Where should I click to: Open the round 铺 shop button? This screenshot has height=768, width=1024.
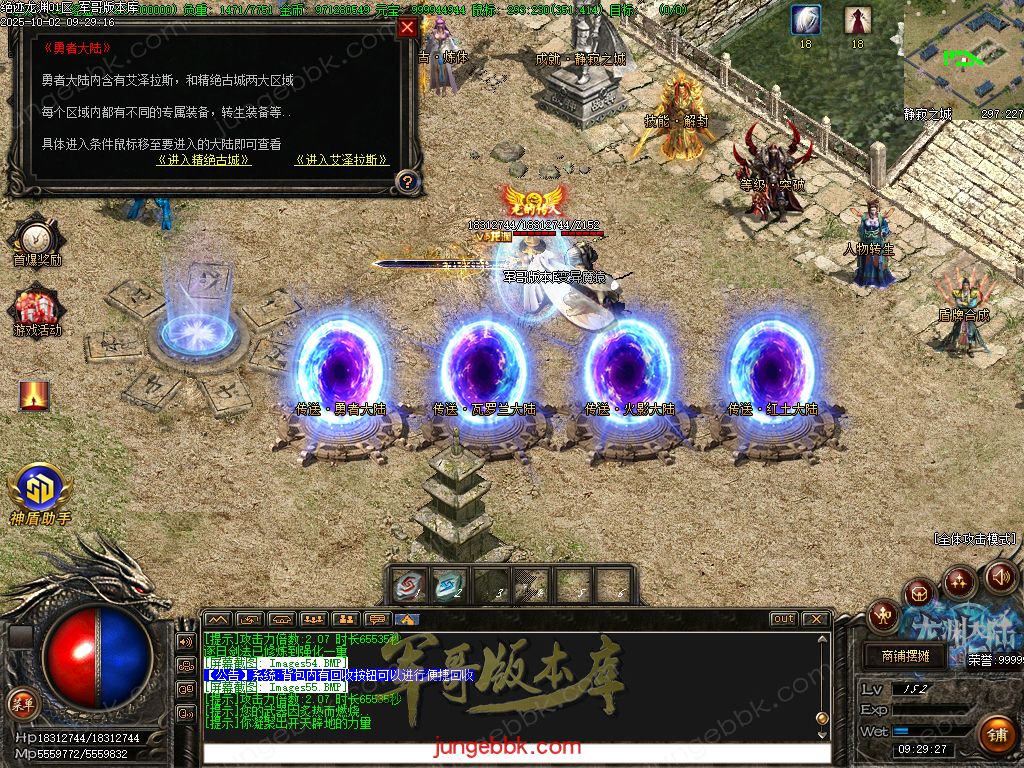point(996,735)
